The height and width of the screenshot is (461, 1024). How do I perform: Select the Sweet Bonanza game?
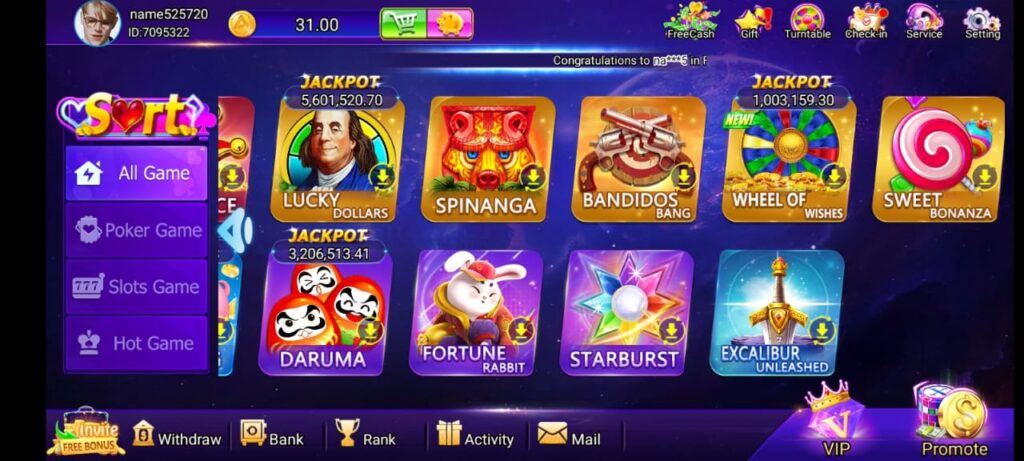[x=937, y=160]
